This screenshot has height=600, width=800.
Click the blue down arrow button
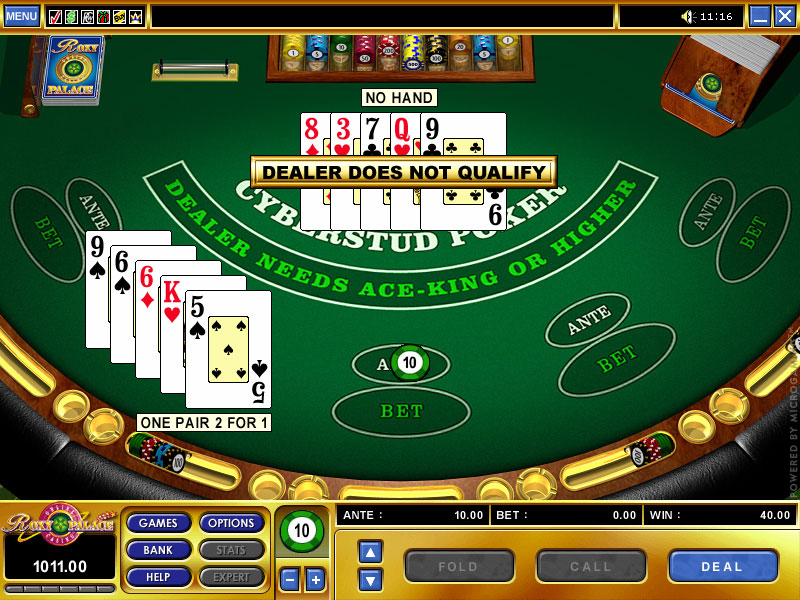(x=370, y=579)
